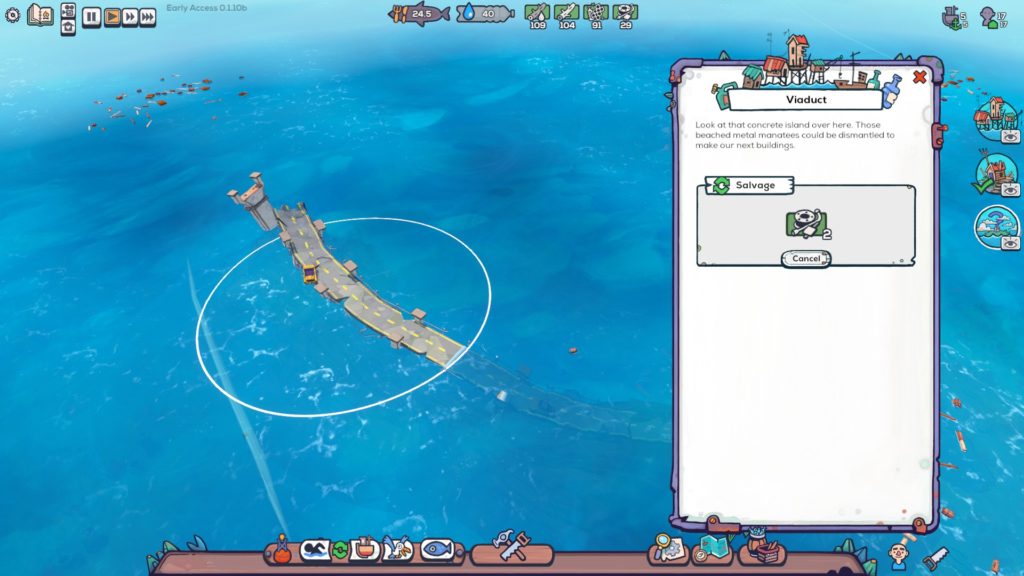
Task: Open the journal book
Action: click(x=41, y=15)
